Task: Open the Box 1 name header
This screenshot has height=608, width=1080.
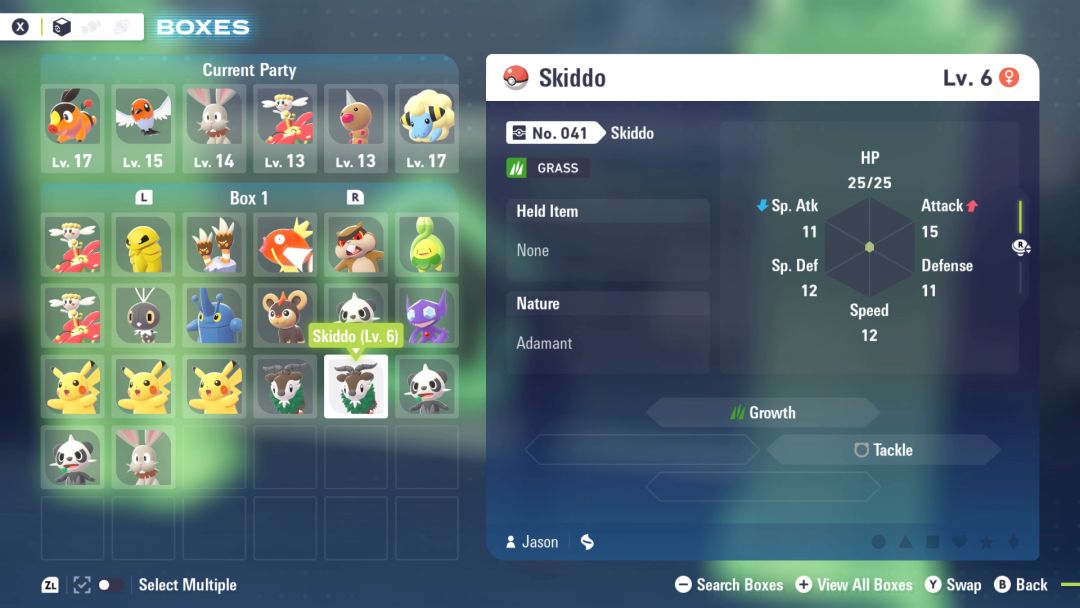Action: (x=249, y=198)
